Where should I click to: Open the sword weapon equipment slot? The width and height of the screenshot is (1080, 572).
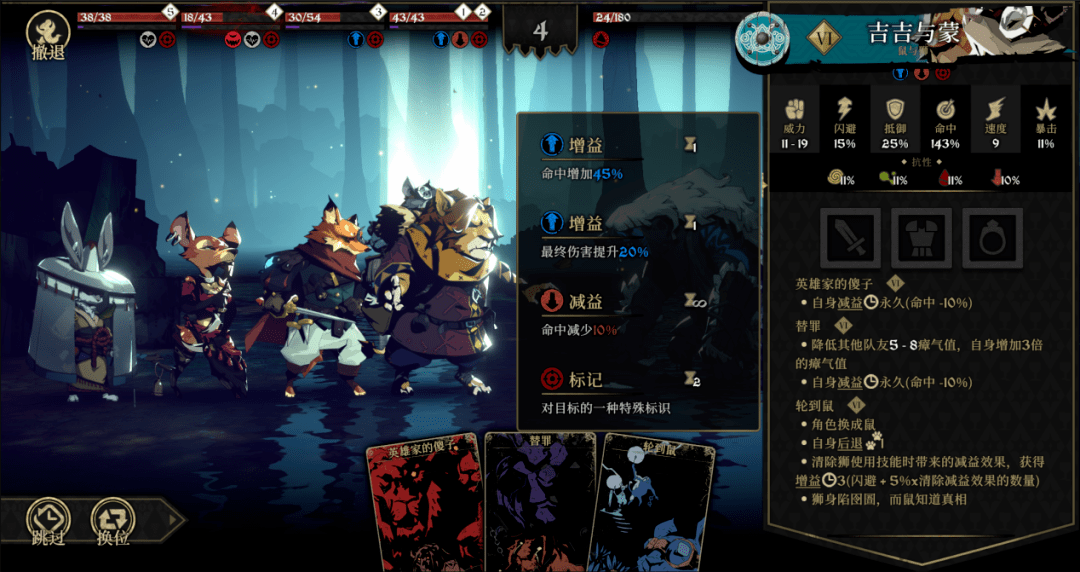(850, 238)
